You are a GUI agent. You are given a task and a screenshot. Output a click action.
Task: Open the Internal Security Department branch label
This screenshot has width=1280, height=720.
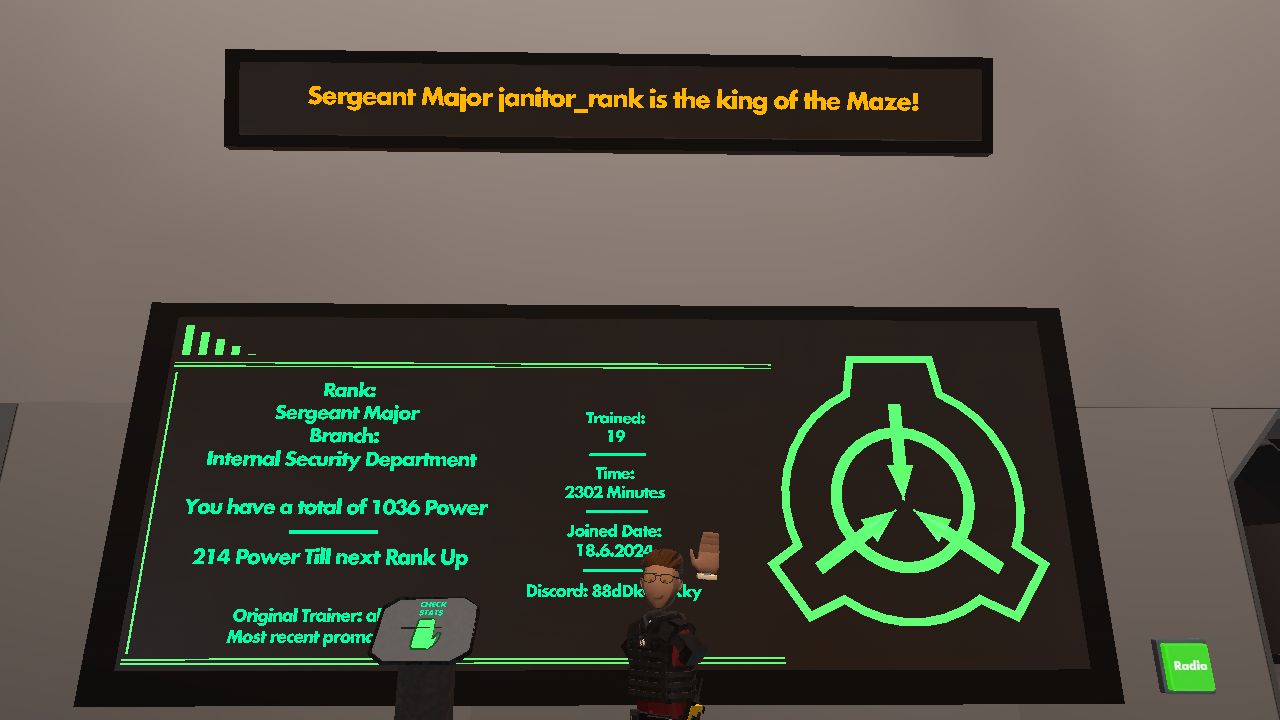coord(341,459)
